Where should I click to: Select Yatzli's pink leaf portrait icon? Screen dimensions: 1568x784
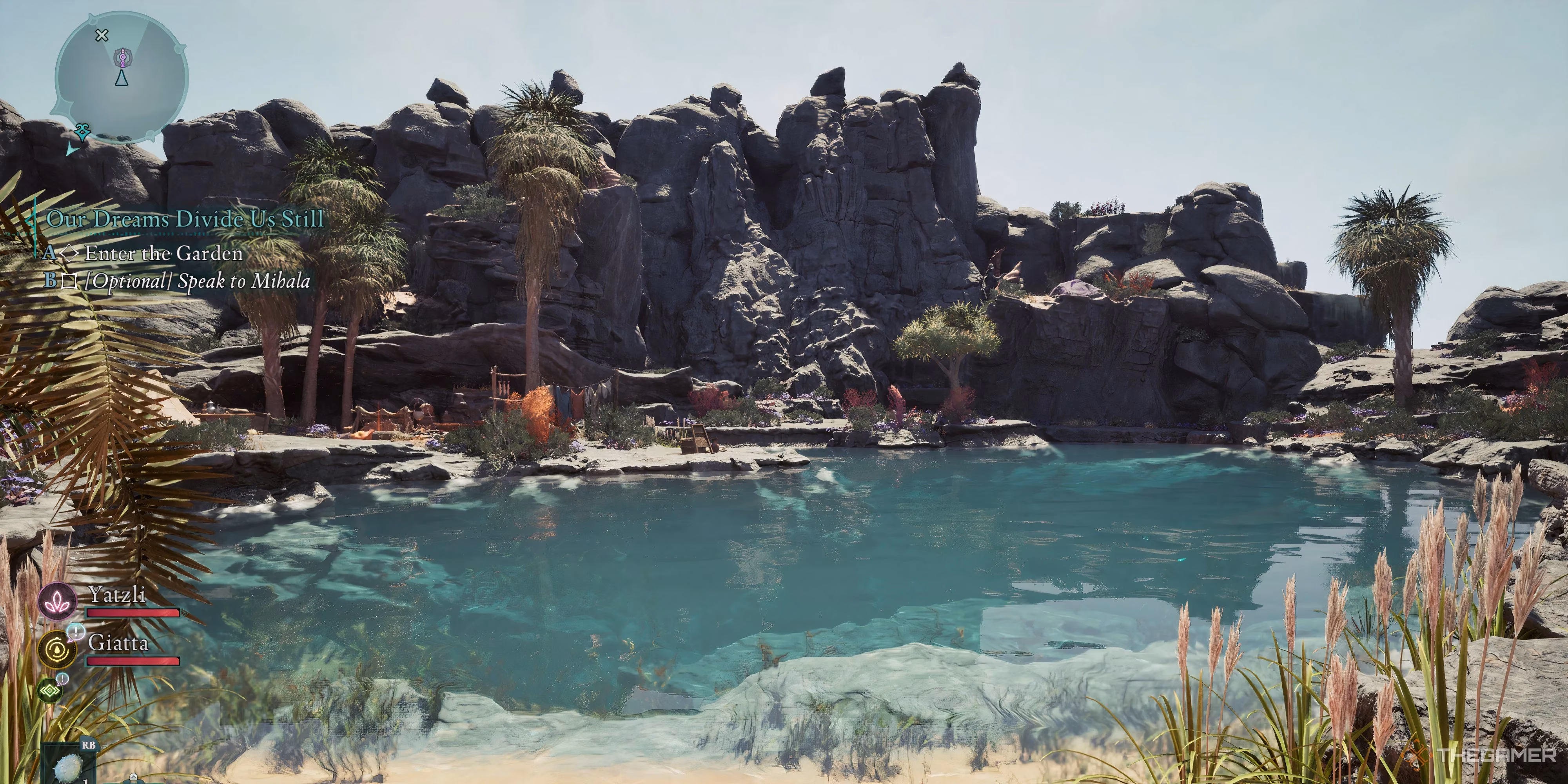point(58,601)
